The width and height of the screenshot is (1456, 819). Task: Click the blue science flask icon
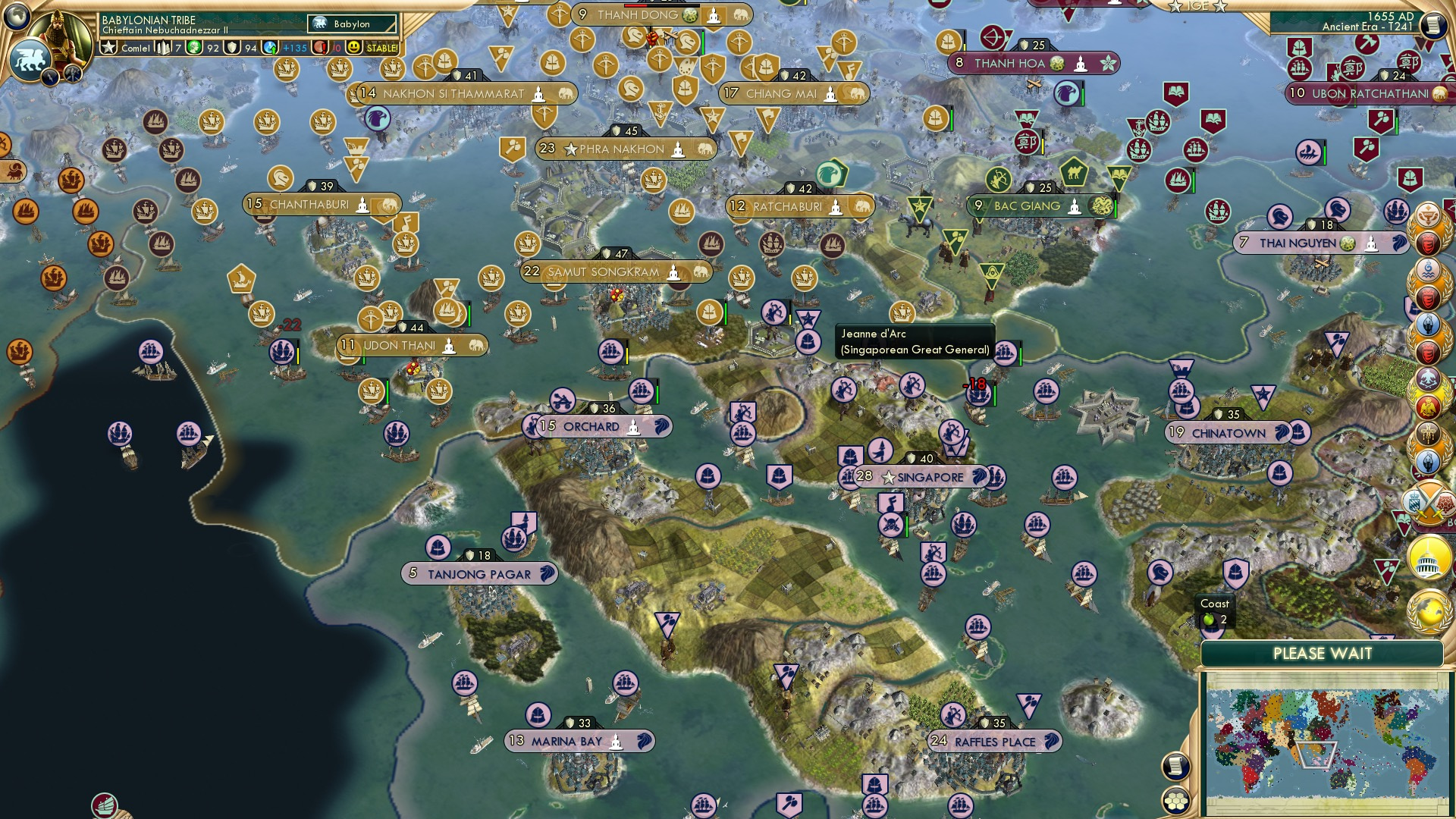271,48
